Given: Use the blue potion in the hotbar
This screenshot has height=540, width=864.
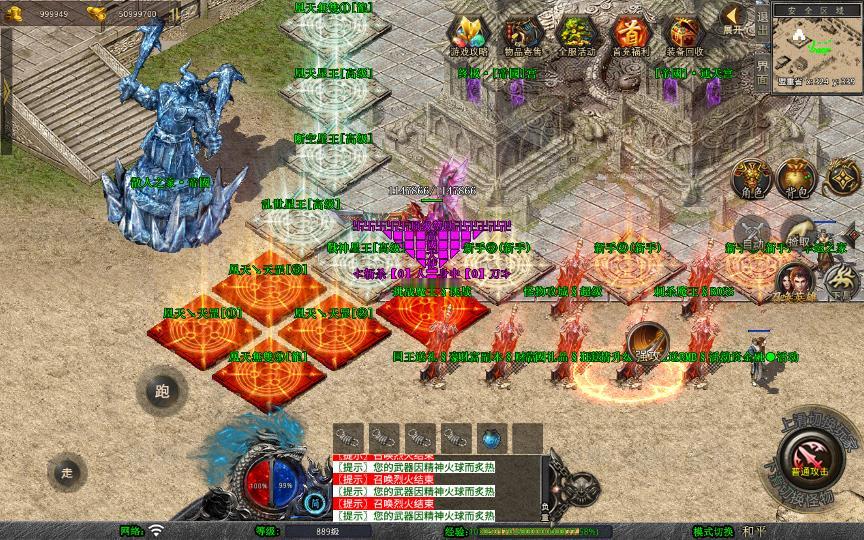Looking at the screenshot, I should click(491, 437).
